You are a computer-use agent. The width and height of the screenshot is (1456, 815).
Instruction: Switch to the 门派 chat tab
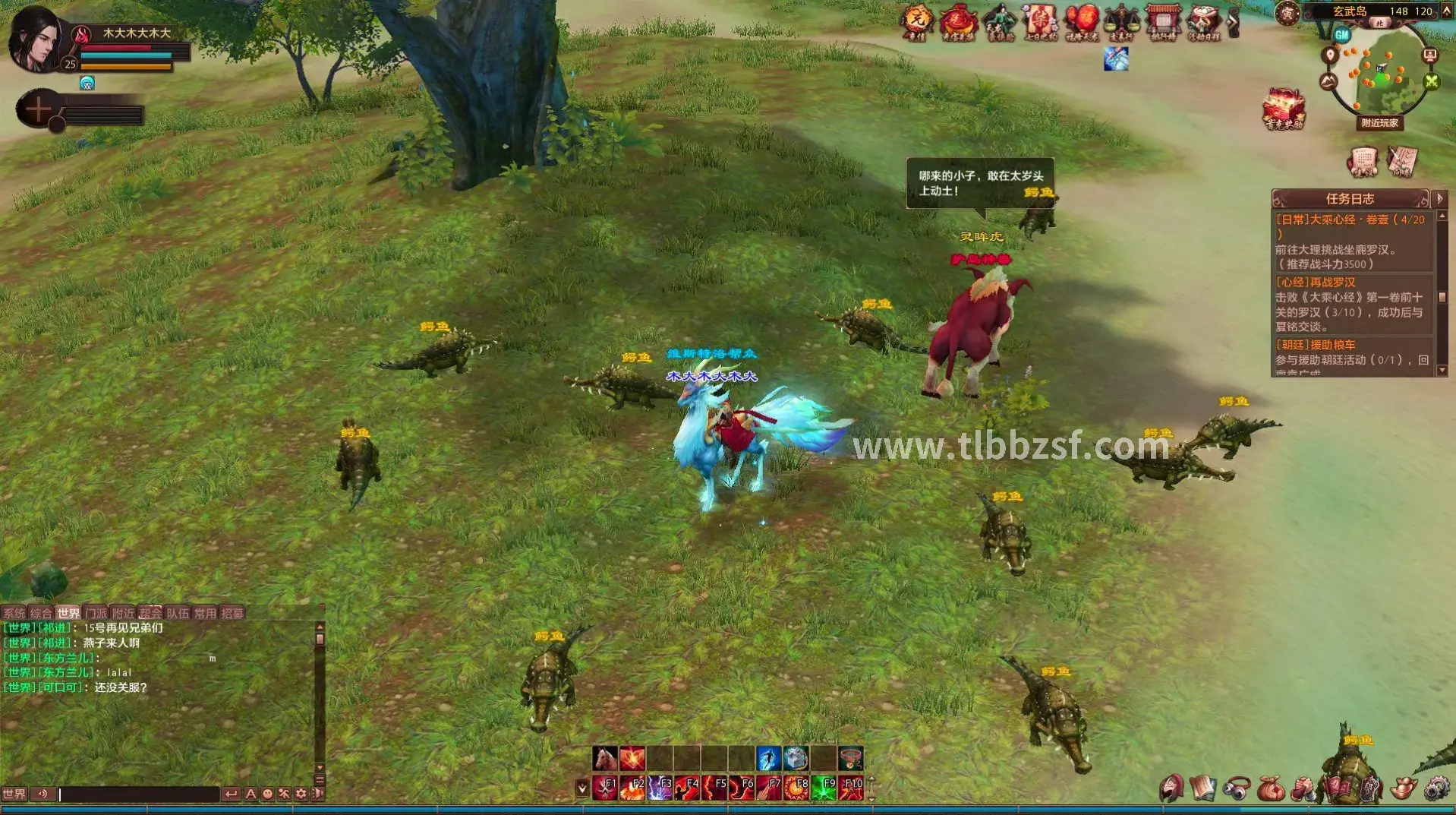[x=96, y=613]
